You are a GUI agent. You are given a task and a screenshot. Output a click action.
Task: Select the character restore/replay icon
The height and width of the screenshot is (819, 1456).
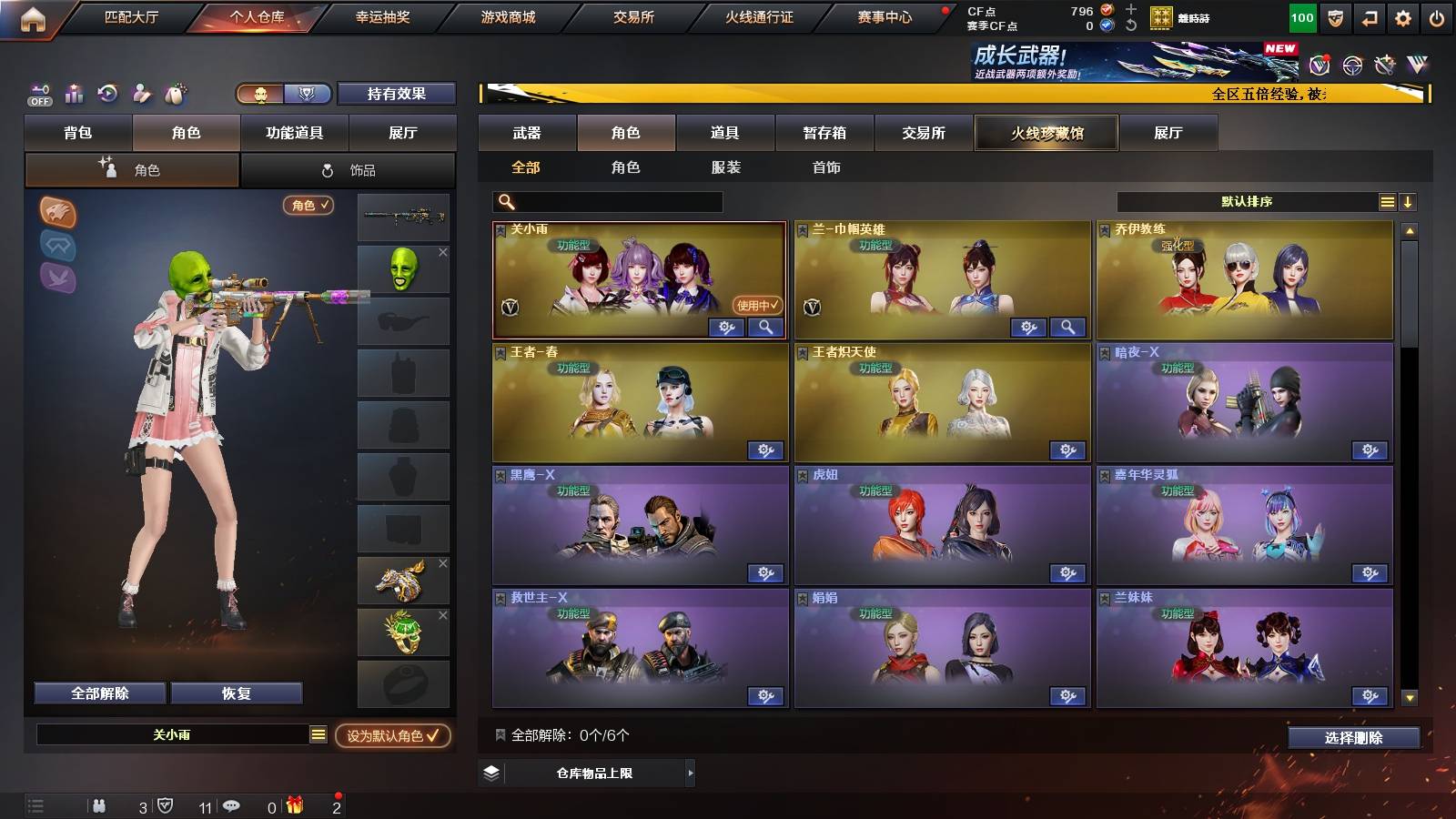pos(106,92)
